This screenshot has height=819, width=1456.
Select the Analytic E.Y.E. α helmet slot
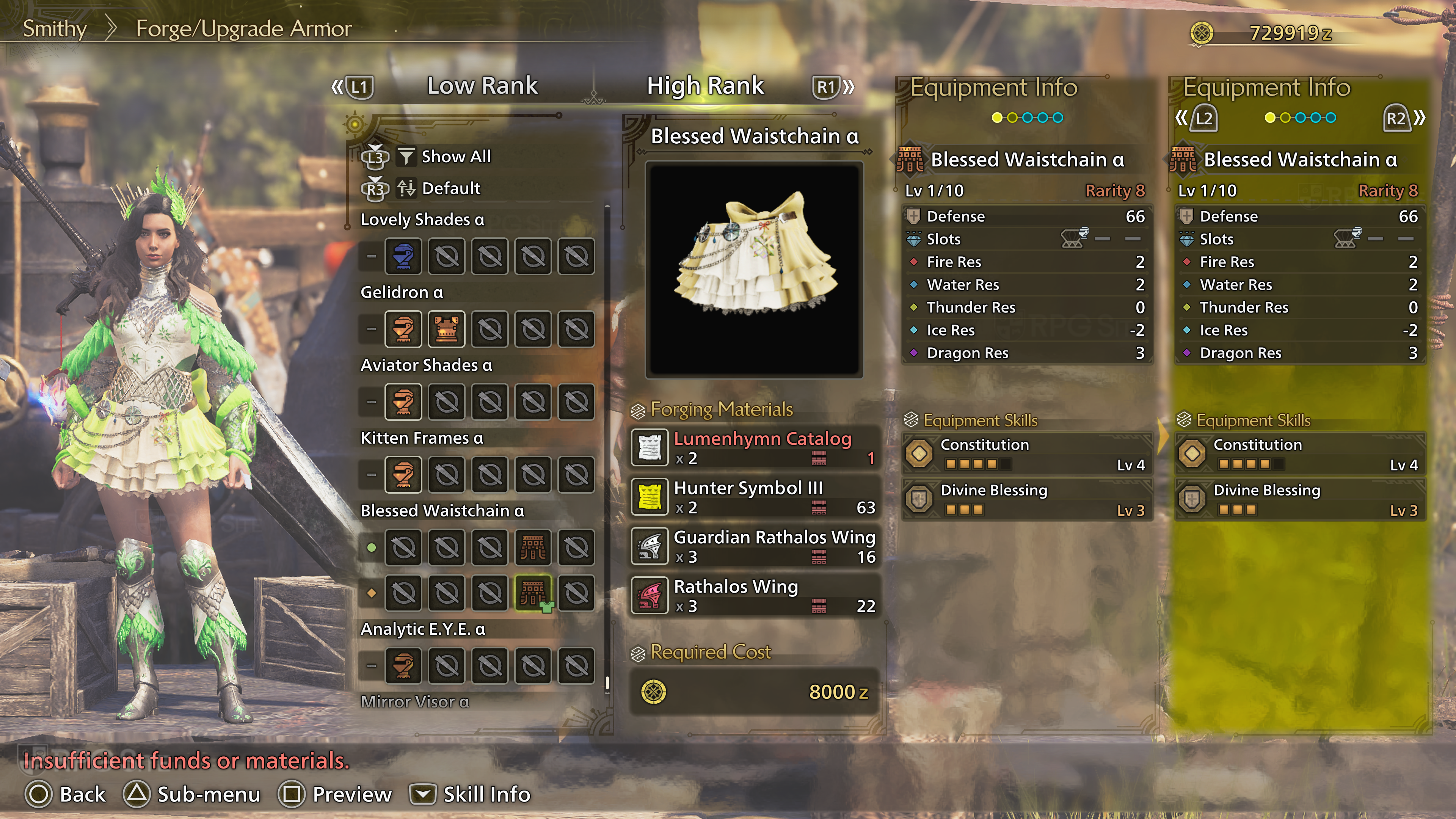[403, 665]
